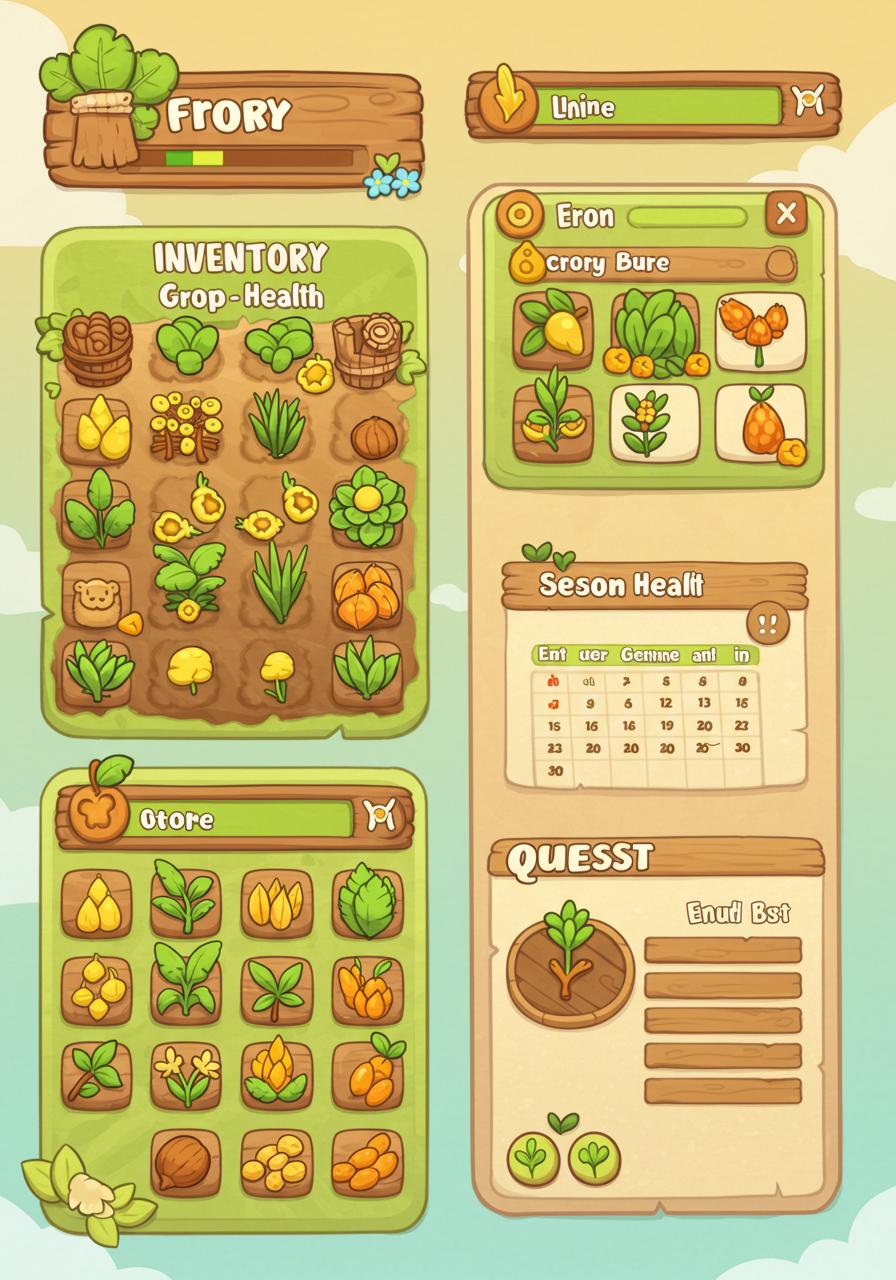
Task: Pick the brown nut slot in Otore
Action: click(x=186, y=1162)
